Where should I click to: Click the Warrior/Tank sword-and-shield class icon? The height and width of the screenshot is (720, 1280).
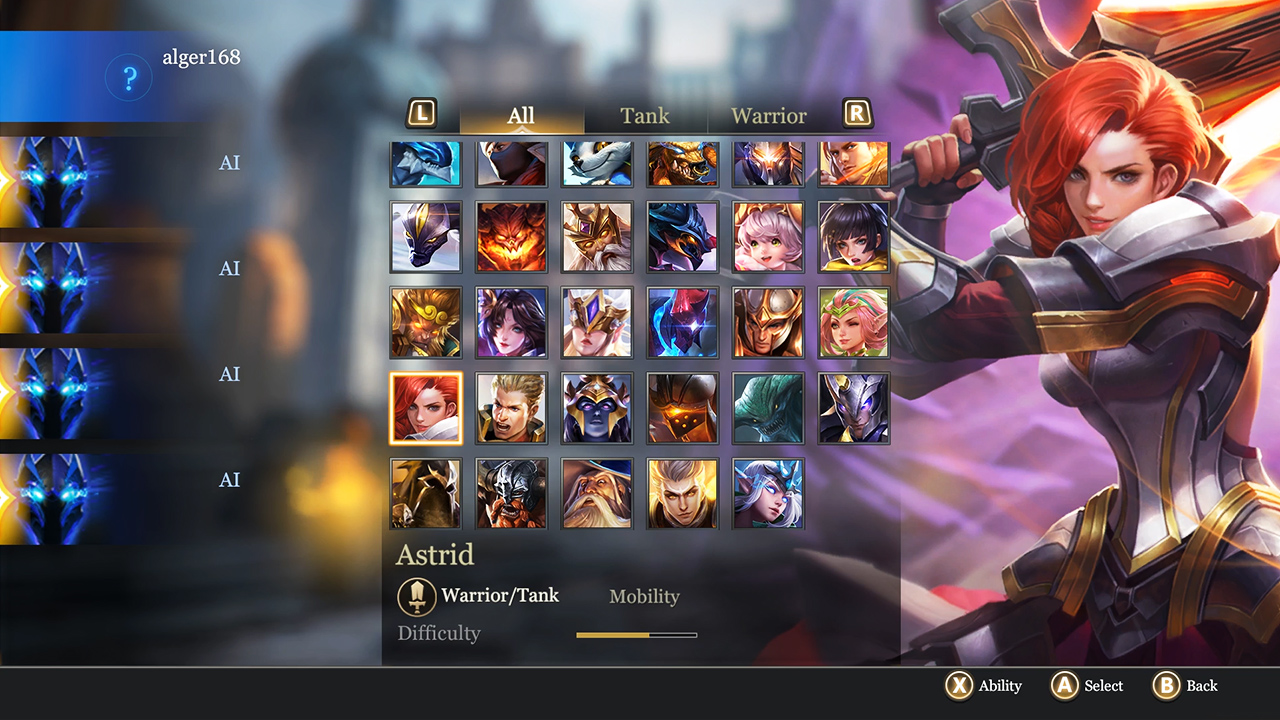[417, 595]
